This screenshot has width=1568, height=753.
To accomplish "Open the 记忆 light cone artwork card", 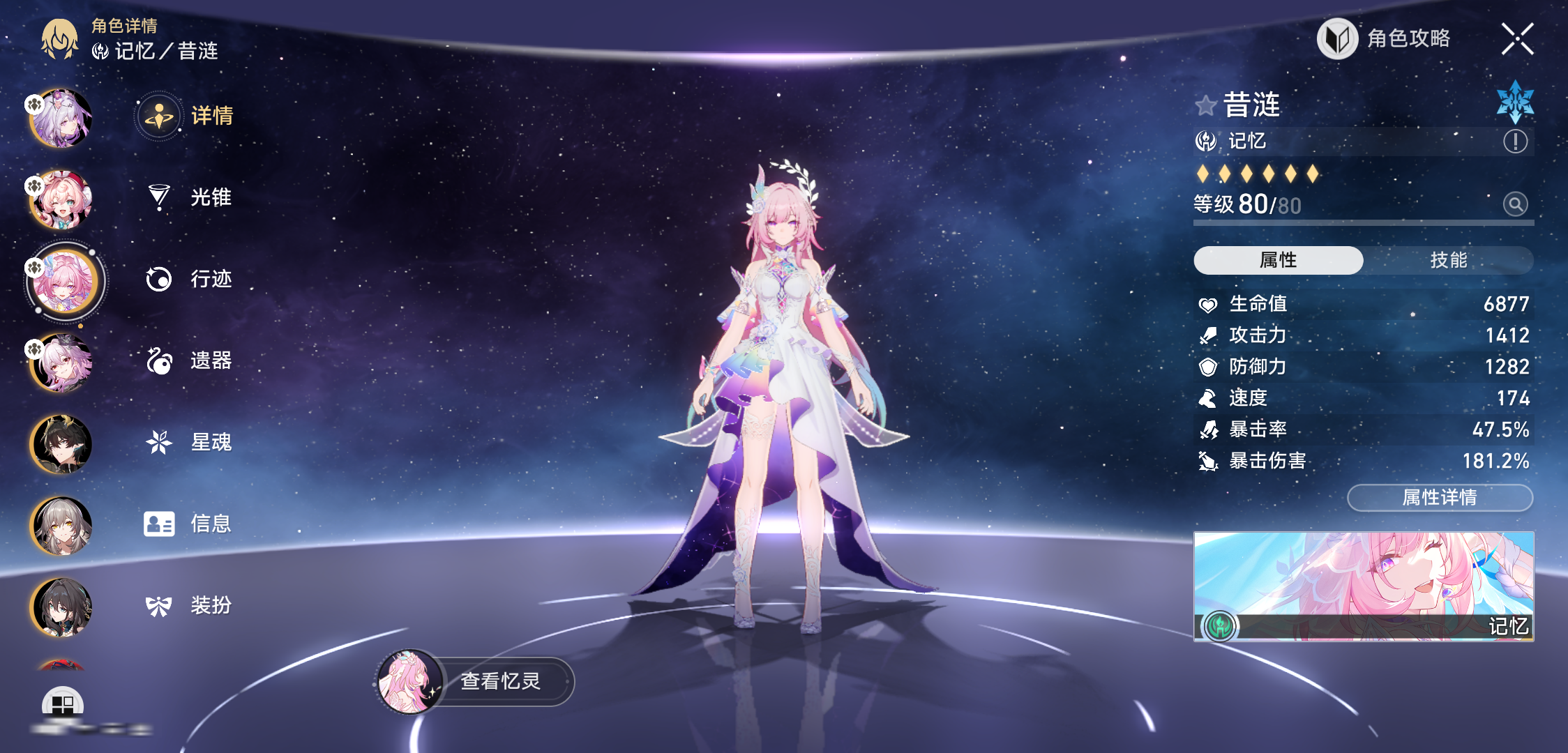I will pyautogui.click(x=1364, y=586).
